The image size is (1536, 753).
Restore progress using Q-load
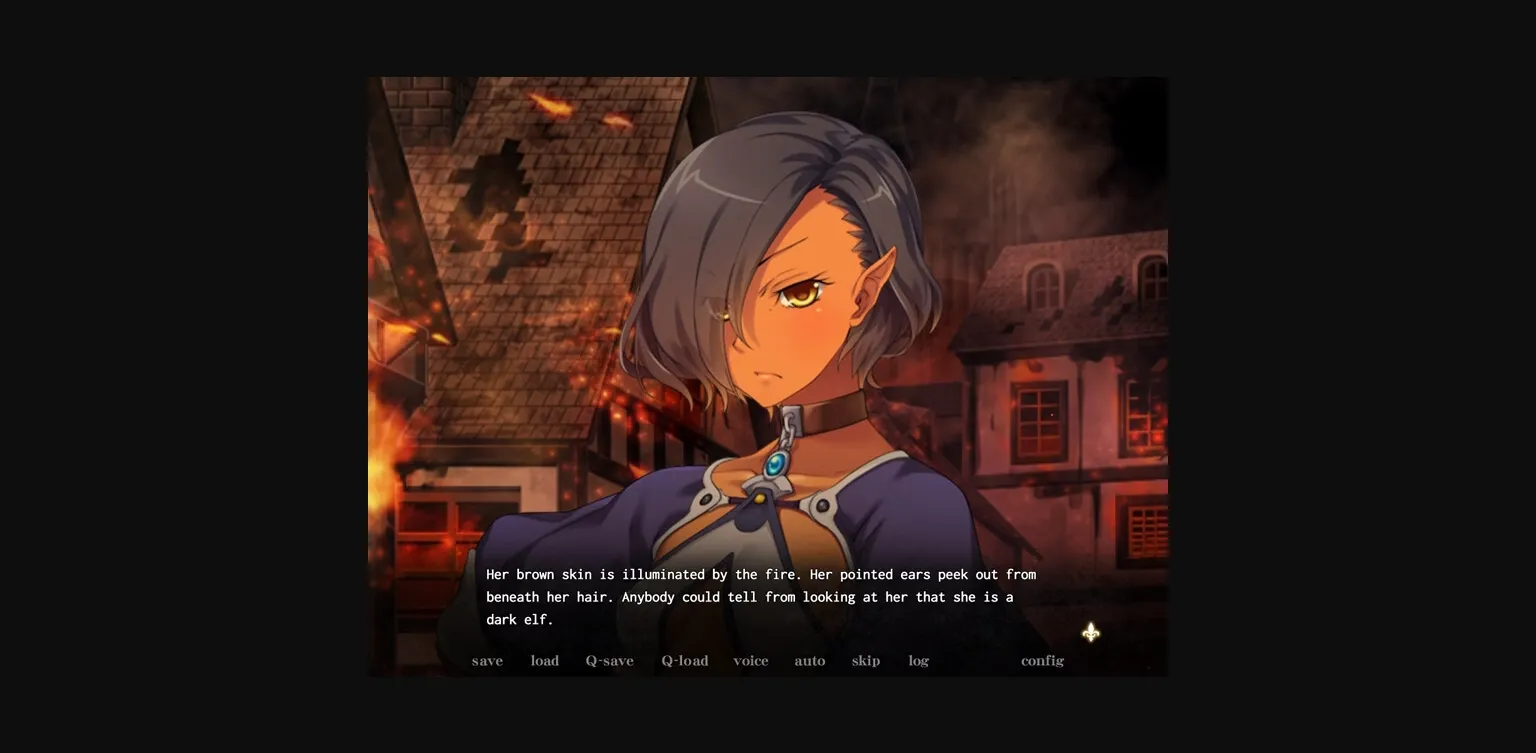tap(685, 660)
